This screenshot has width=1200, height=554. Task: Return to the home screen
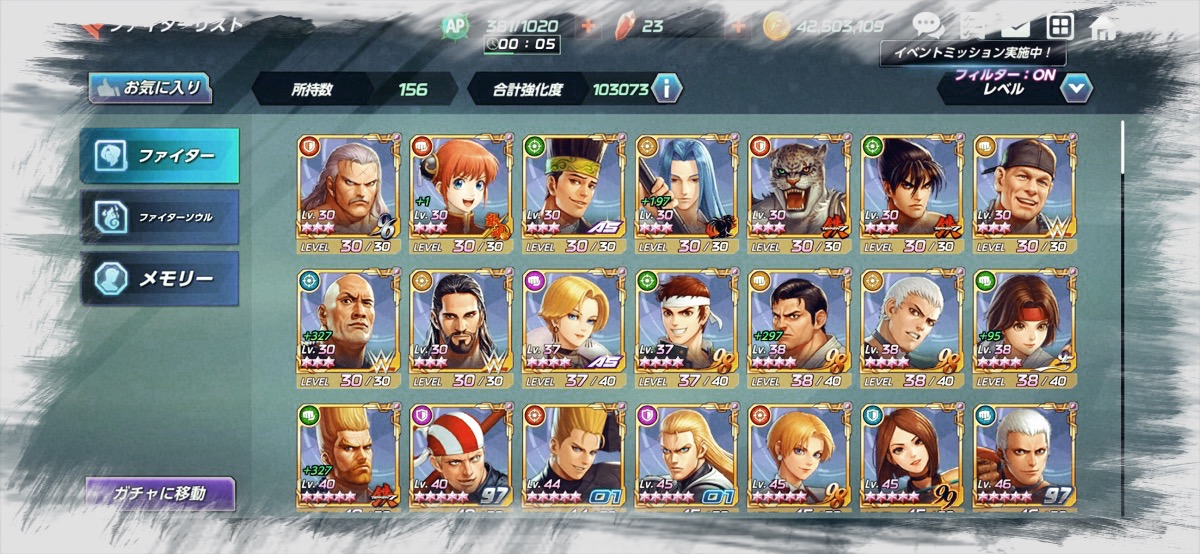tap(1102, 27)
